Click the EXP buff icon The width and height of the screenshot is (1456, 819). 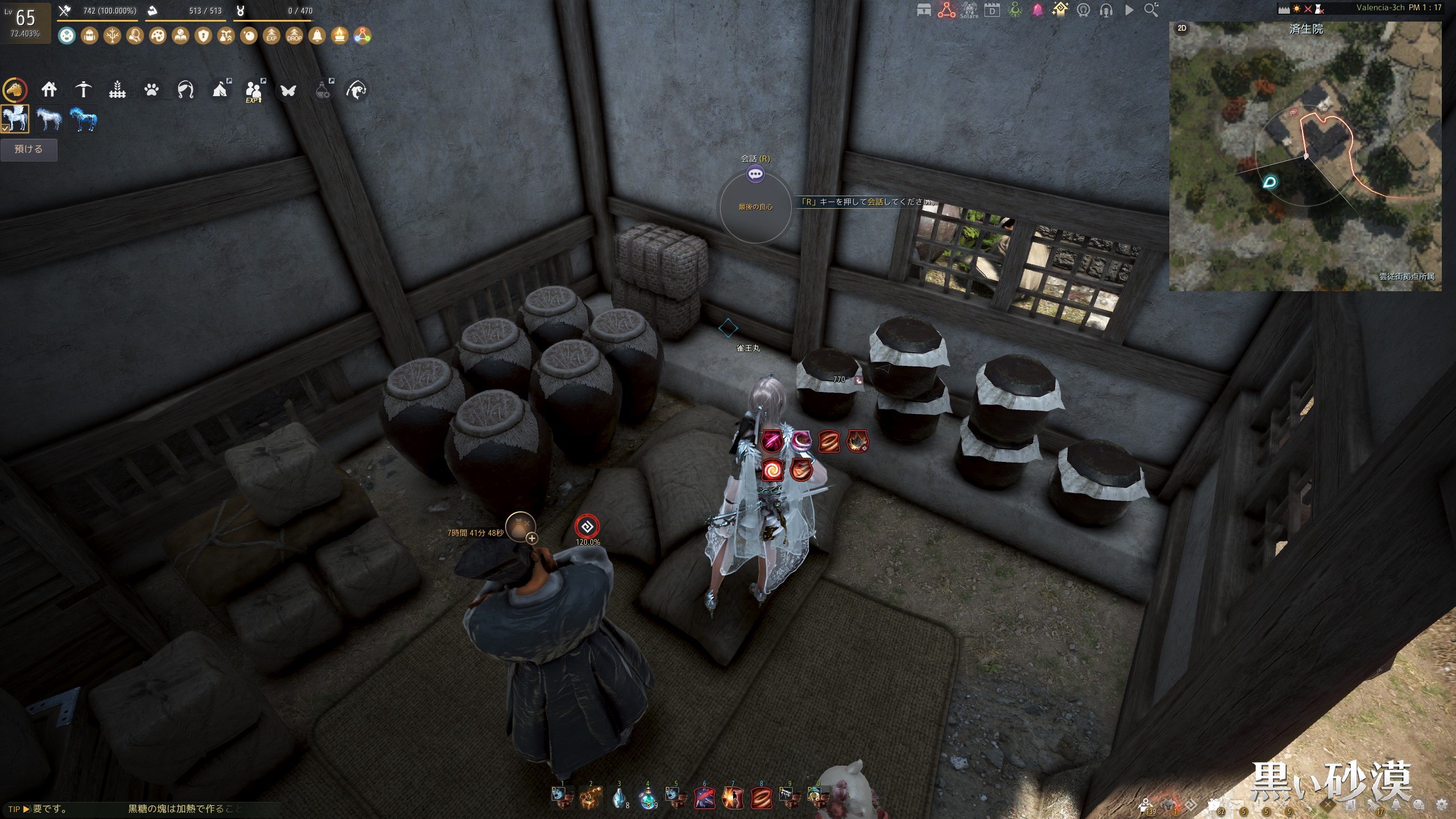click(271, 36)
